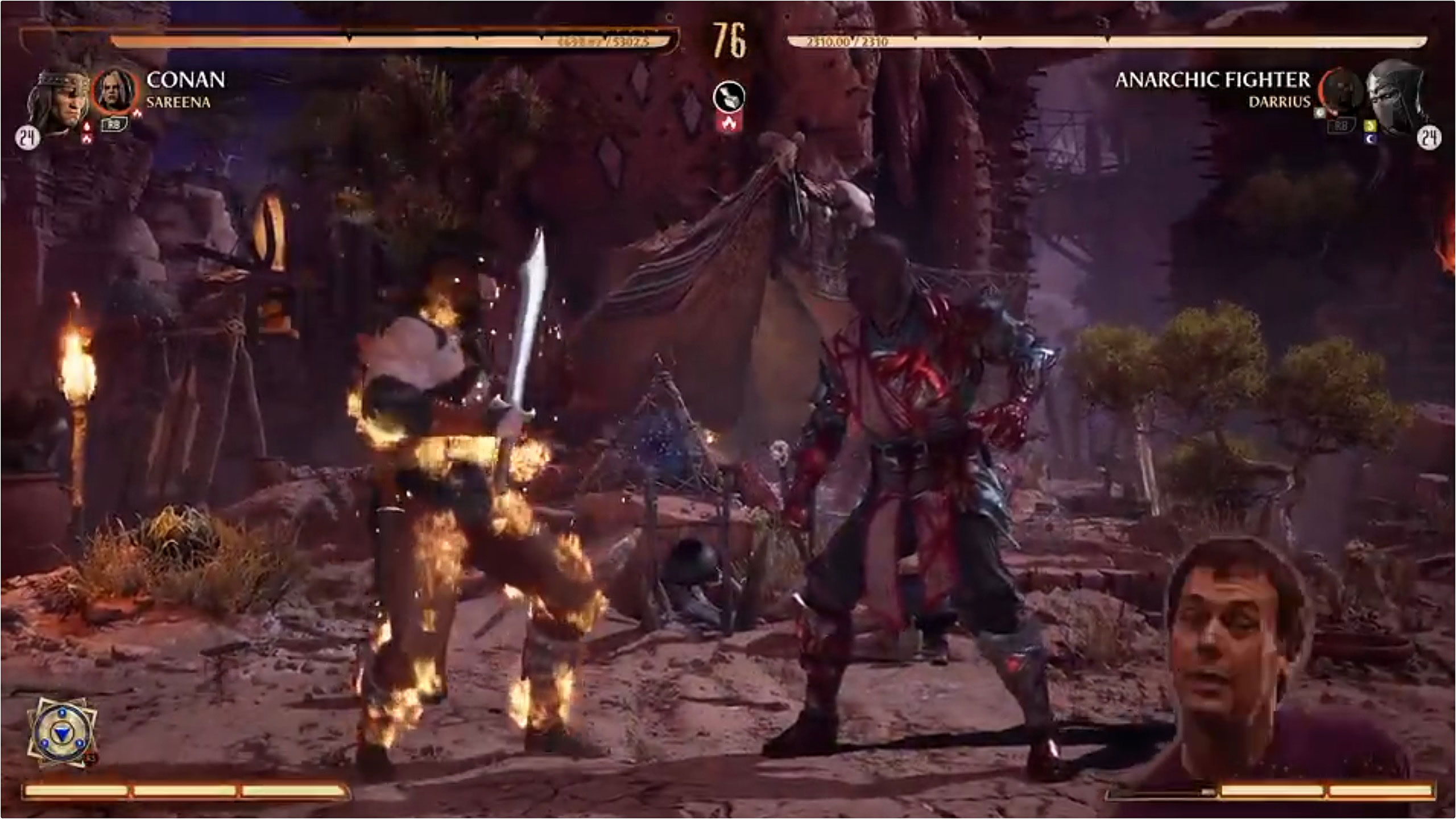The image size is (1456, 819).
Task: Open the dagger round-victory icon under the timer
Action: pos(730,97)
